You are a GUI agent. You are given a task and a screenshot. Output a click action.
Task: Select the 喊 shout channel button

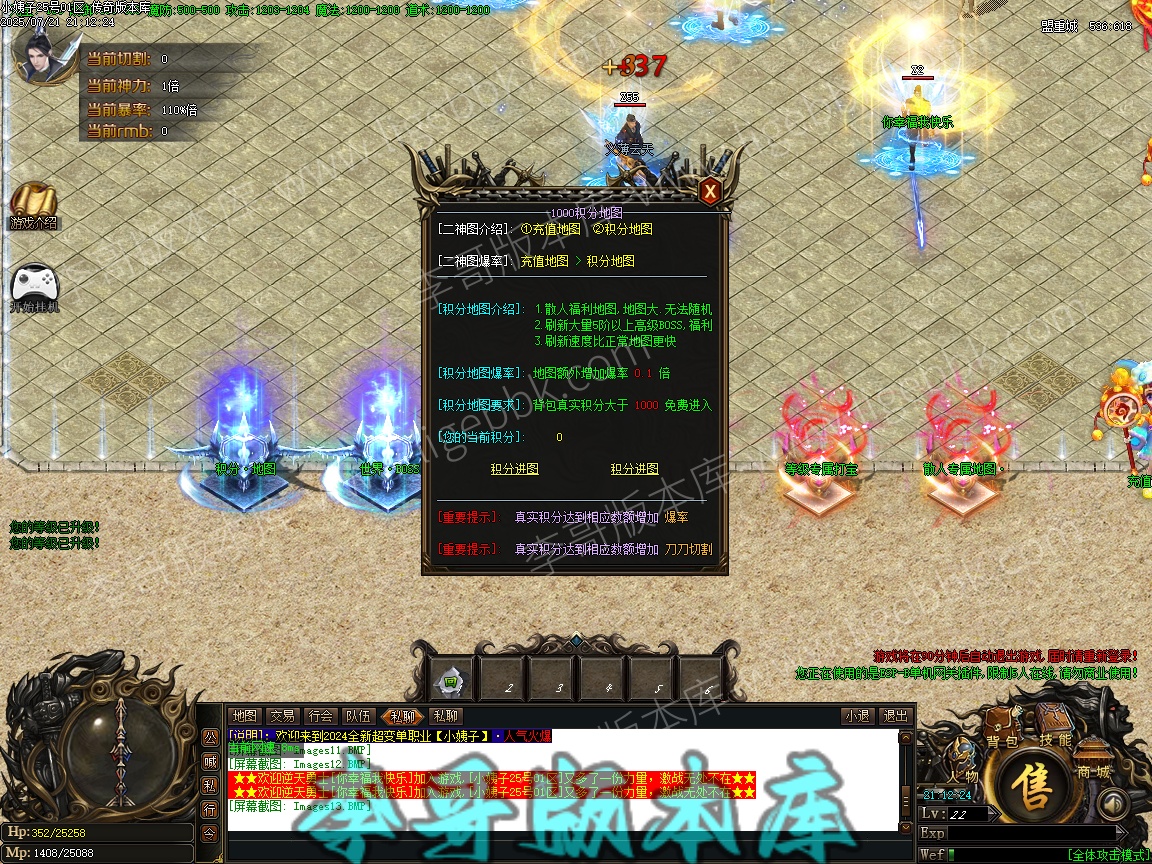[x=210, y=760]
